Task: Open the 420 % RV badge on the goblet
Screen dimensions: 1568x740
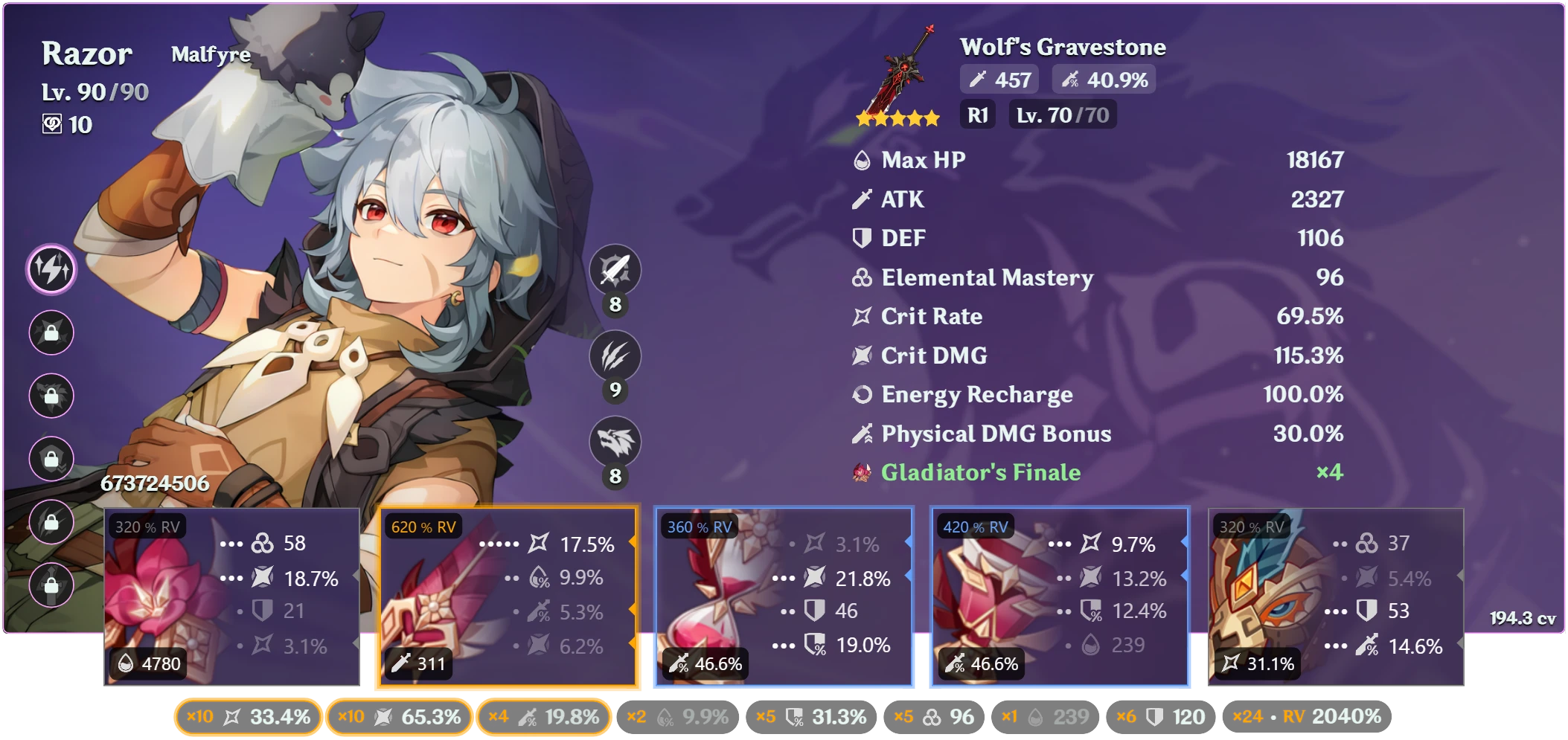Action: [x=975, y=526]
